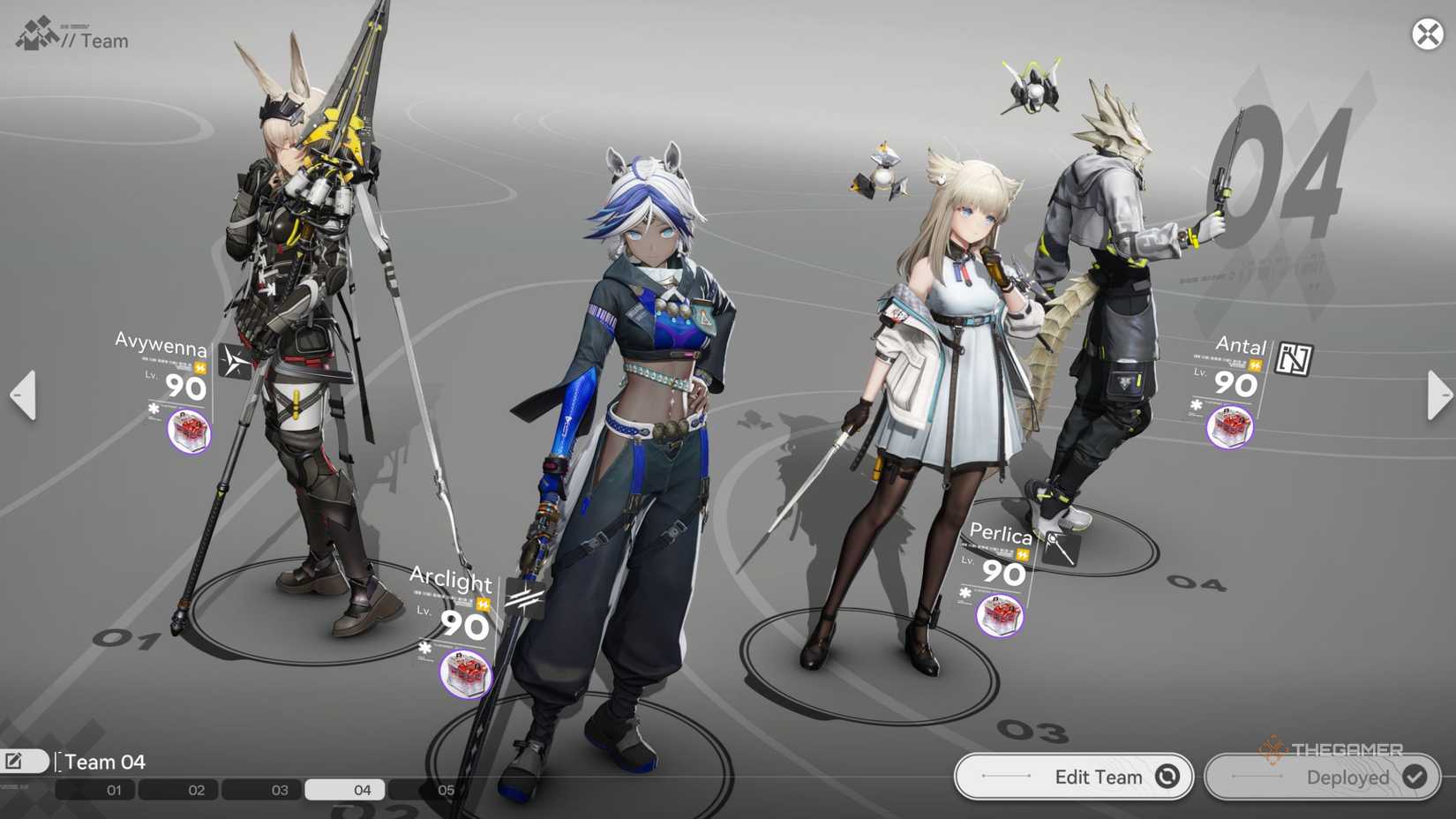The height and width of the screenshot is (819, 1456).
Task: Select team tab 02
Action: 196,790
